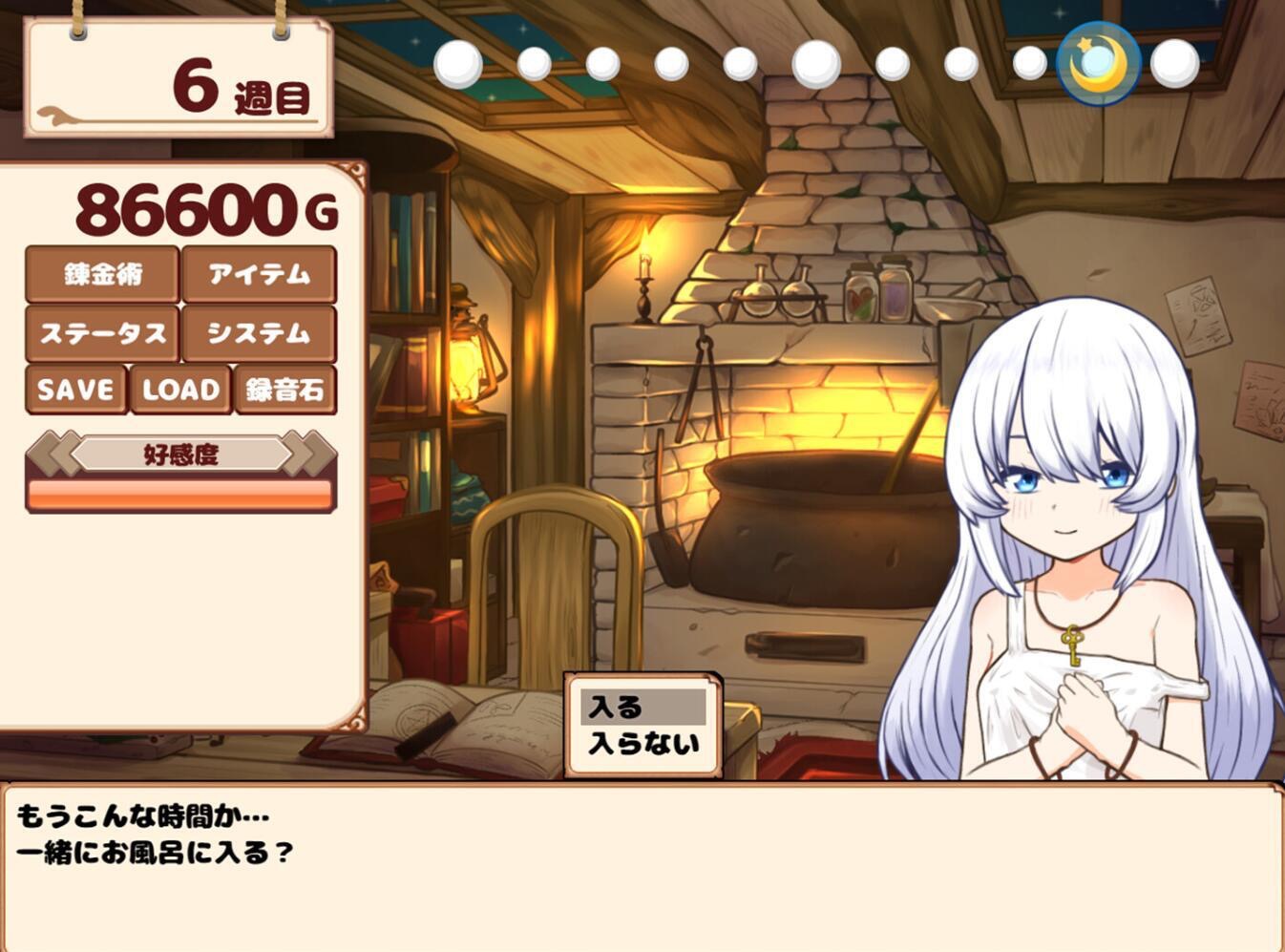
Task: Click the enlarged sixth day dot
Action: (x=813, y=62)
